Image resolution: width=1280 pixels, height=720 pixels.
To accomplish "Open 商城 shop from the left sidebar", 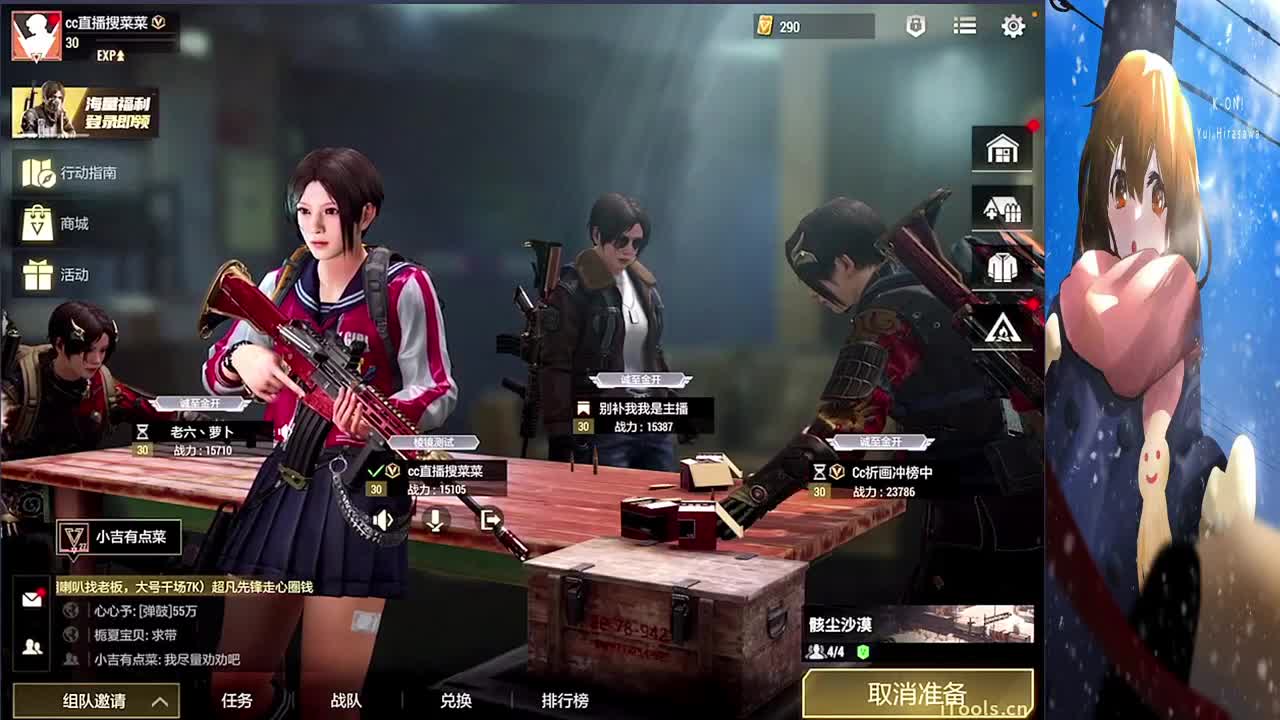I will [x=60, y=223].
